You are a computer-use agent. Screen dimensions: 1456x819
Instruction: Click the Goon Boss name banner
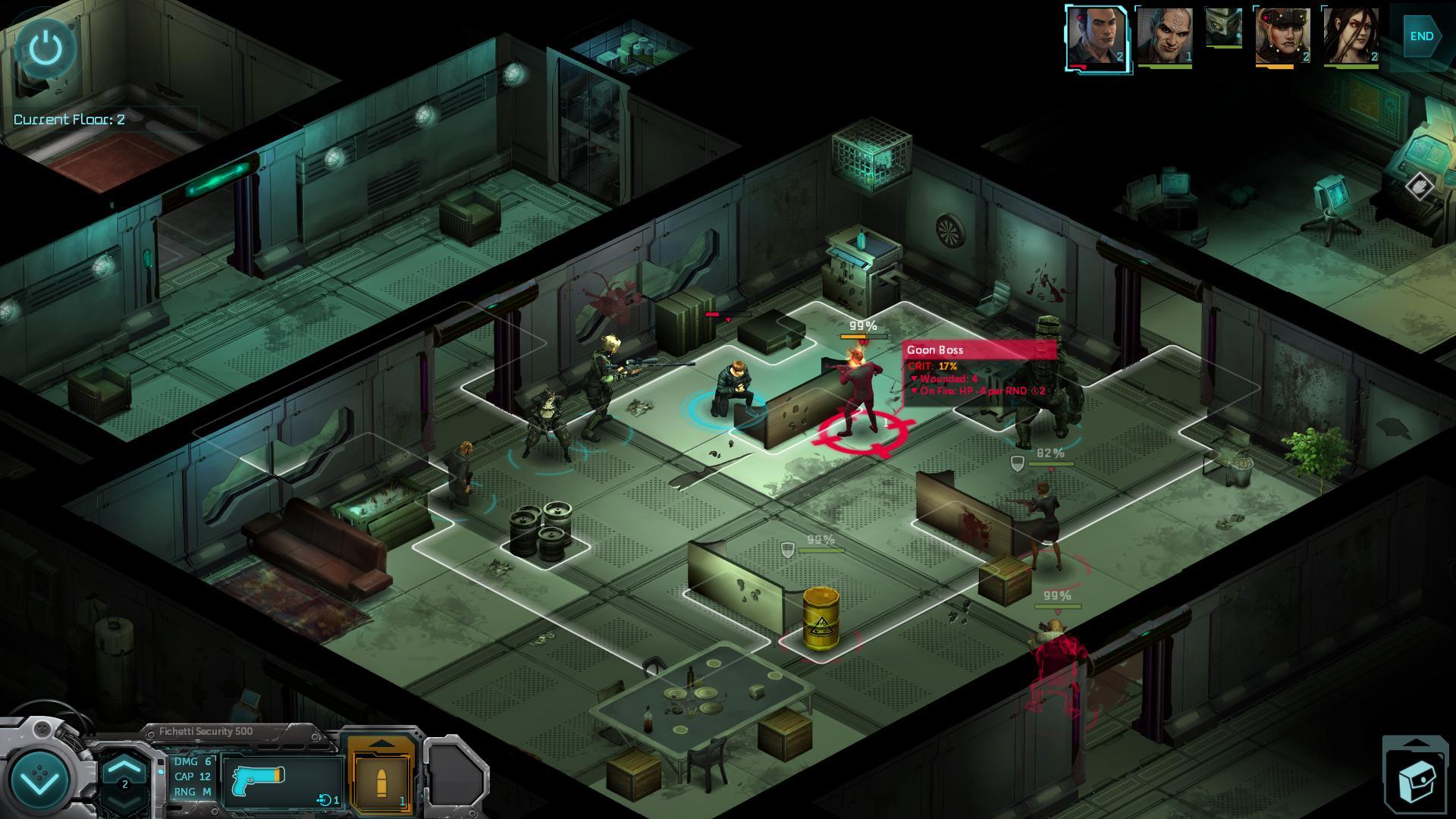coord(957,350)
